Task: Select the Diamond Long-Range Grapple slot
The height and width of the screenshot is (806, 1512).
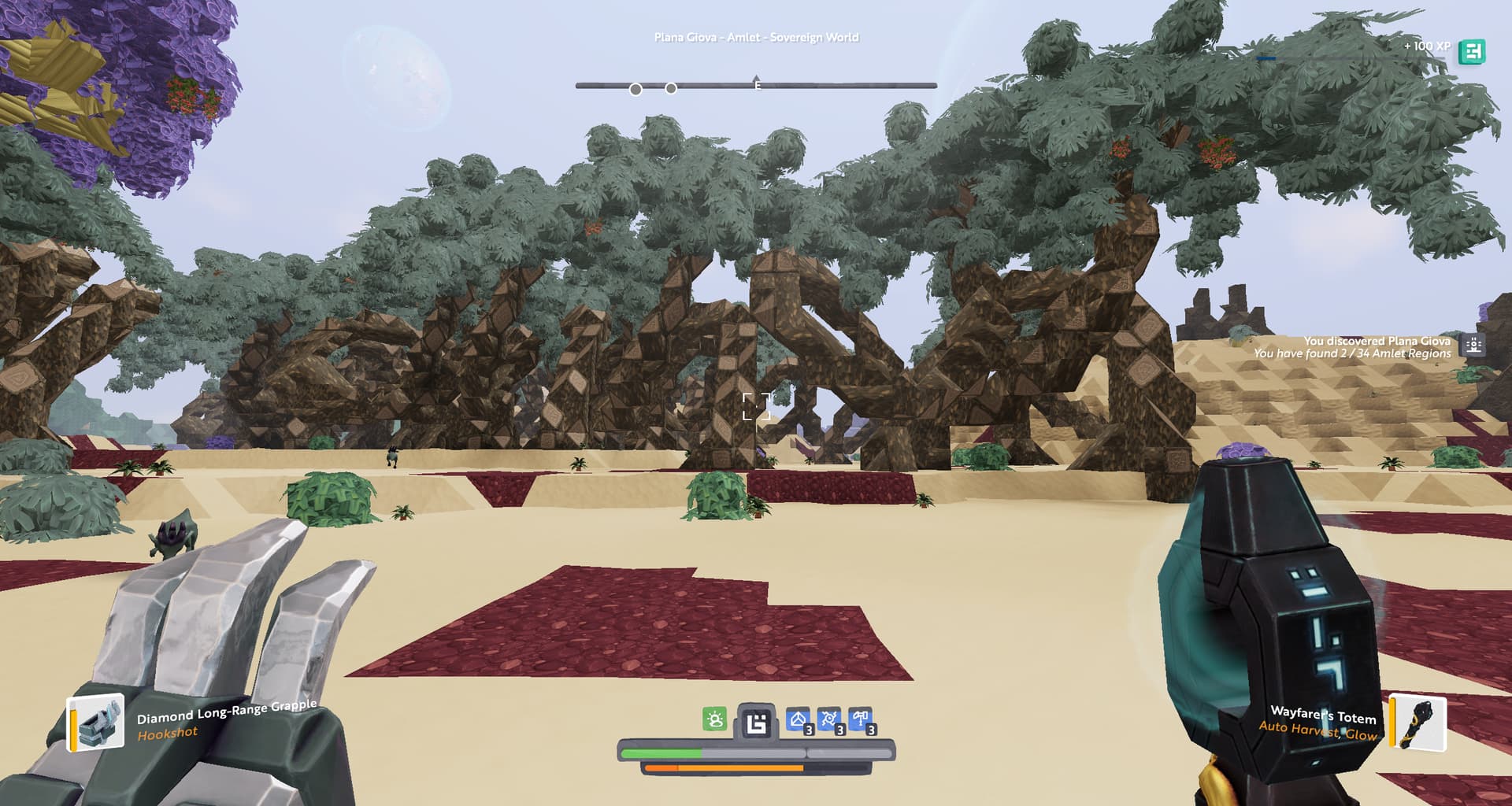Action: pyautogui.click(x=96, y=722)
